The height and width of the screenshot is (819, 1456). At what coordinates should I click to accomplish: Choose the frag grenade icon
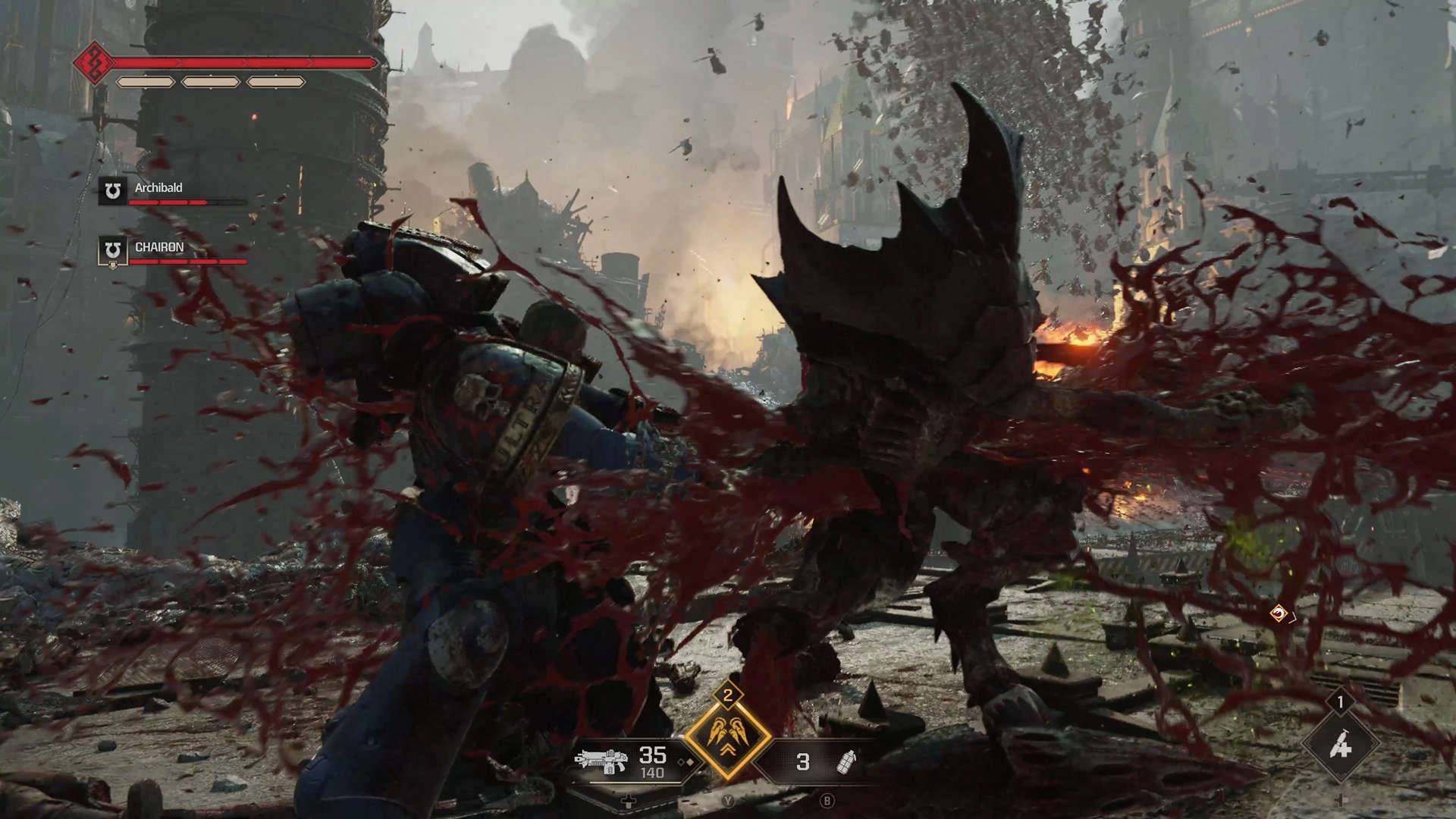[845, 761]
